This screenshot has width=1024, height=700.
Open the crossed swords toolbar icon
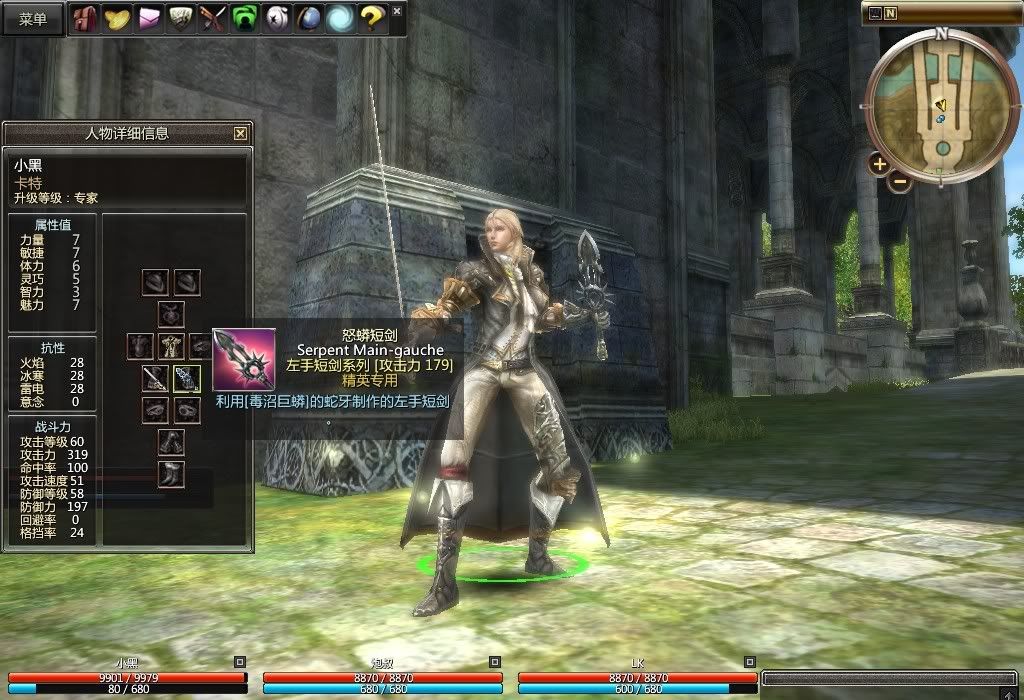tap(212, 18)
